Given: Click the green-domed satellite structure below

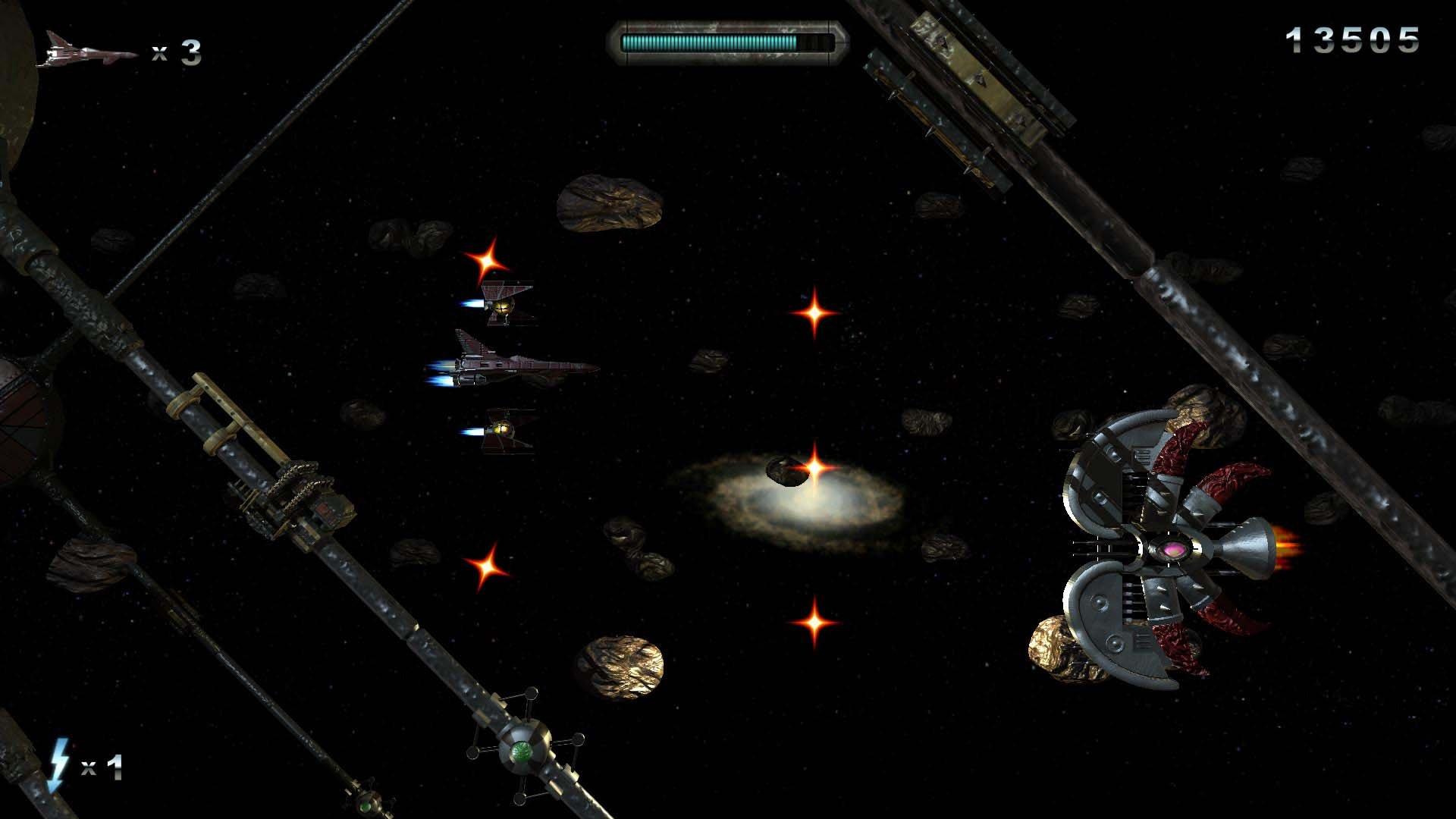Looking at the screenshot, I should tap(523, 751).
